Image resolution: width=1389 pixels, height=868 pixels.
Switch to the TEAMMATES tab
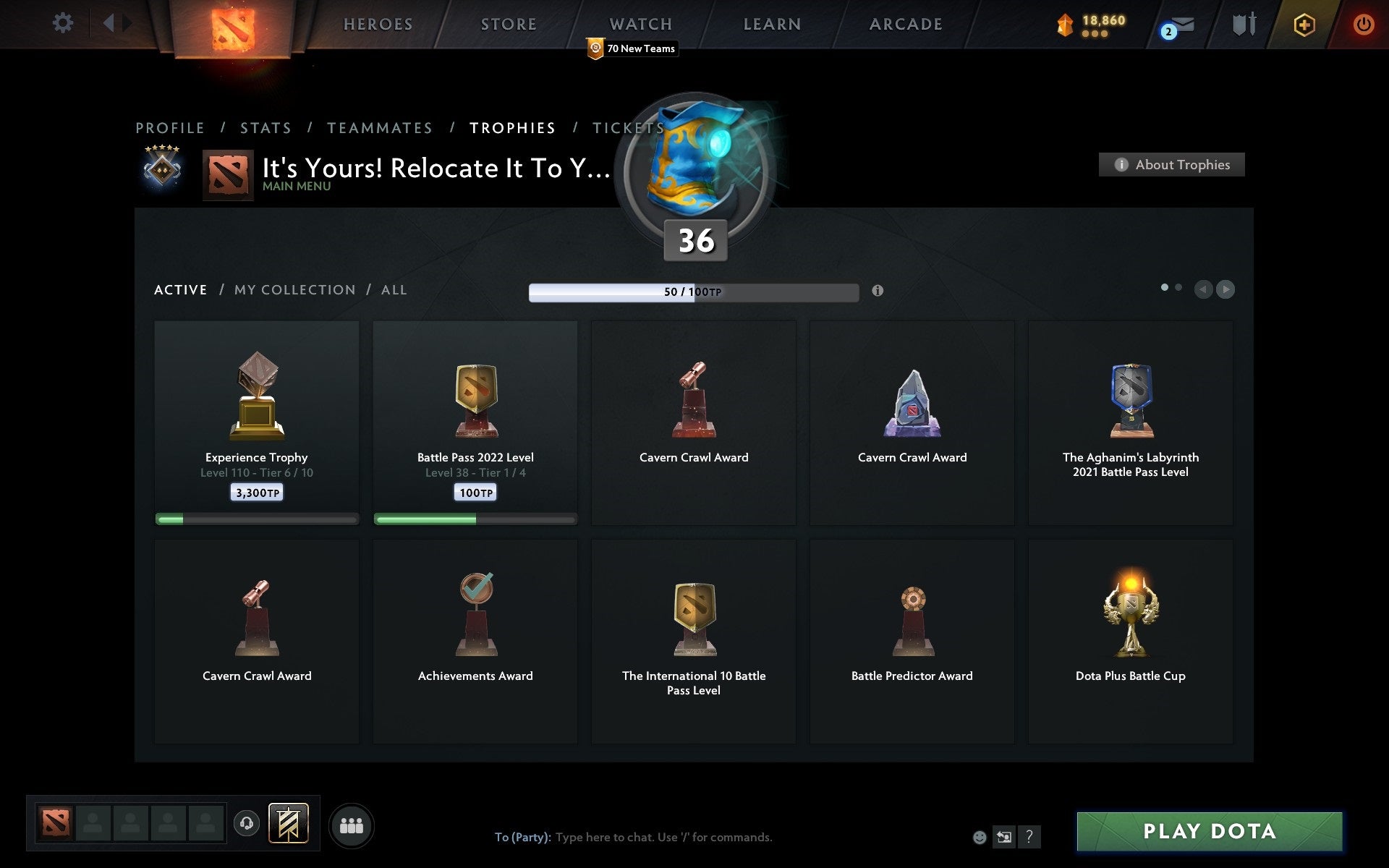[380, 127]
